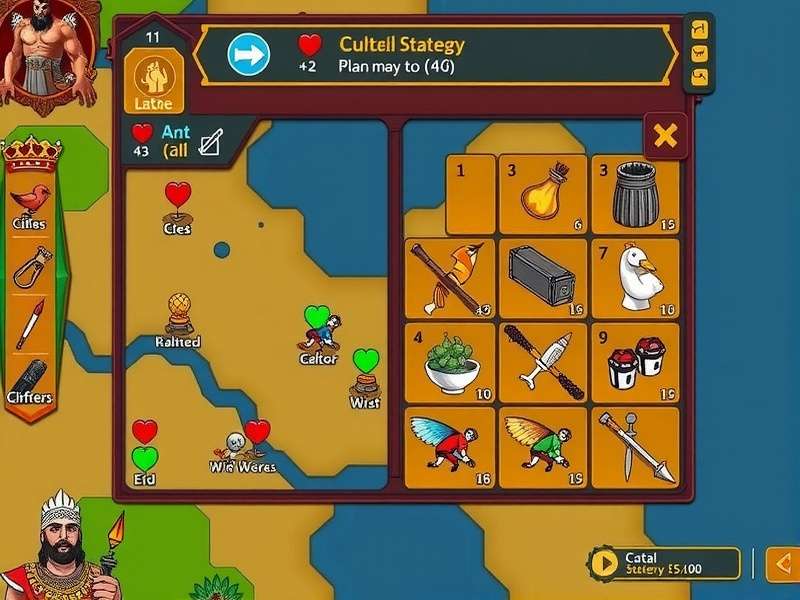Select the Clifers sidebar item
This screenshot has height=600, width=800.
[x=30, y=381]
